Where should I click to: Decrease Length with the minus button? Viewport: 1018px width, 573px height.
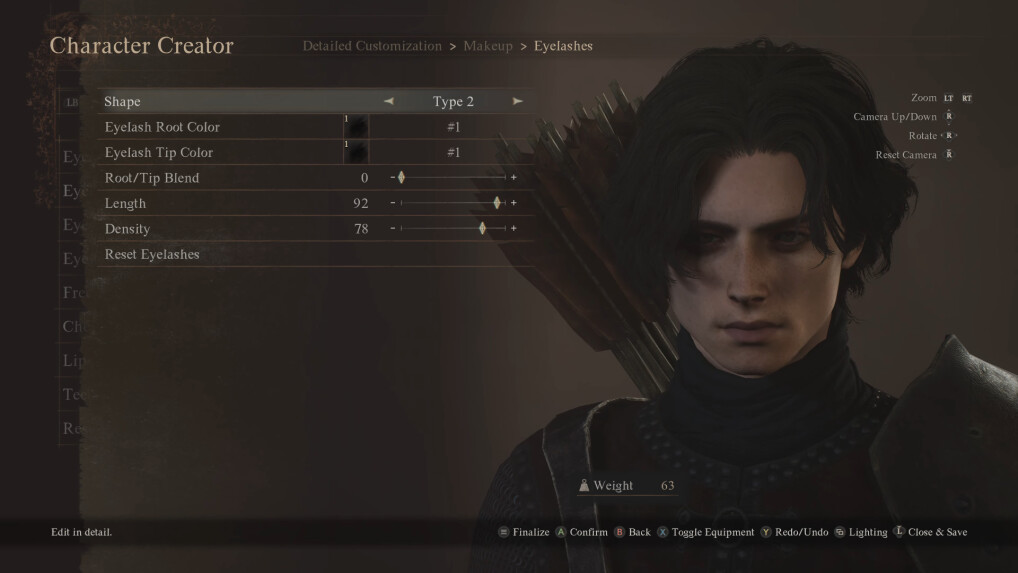click(x=392, y=203)
